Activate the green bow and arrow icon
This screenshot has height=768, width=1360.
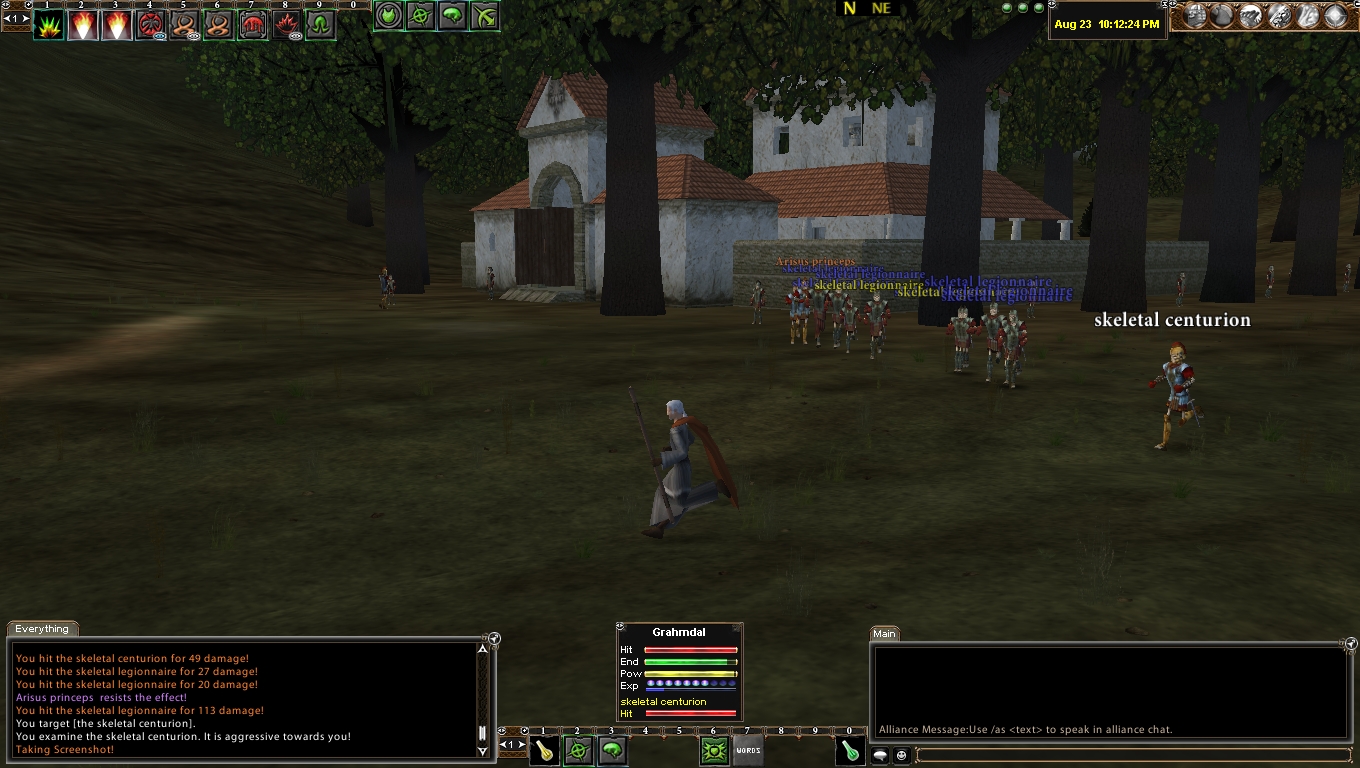pos(484,16)
